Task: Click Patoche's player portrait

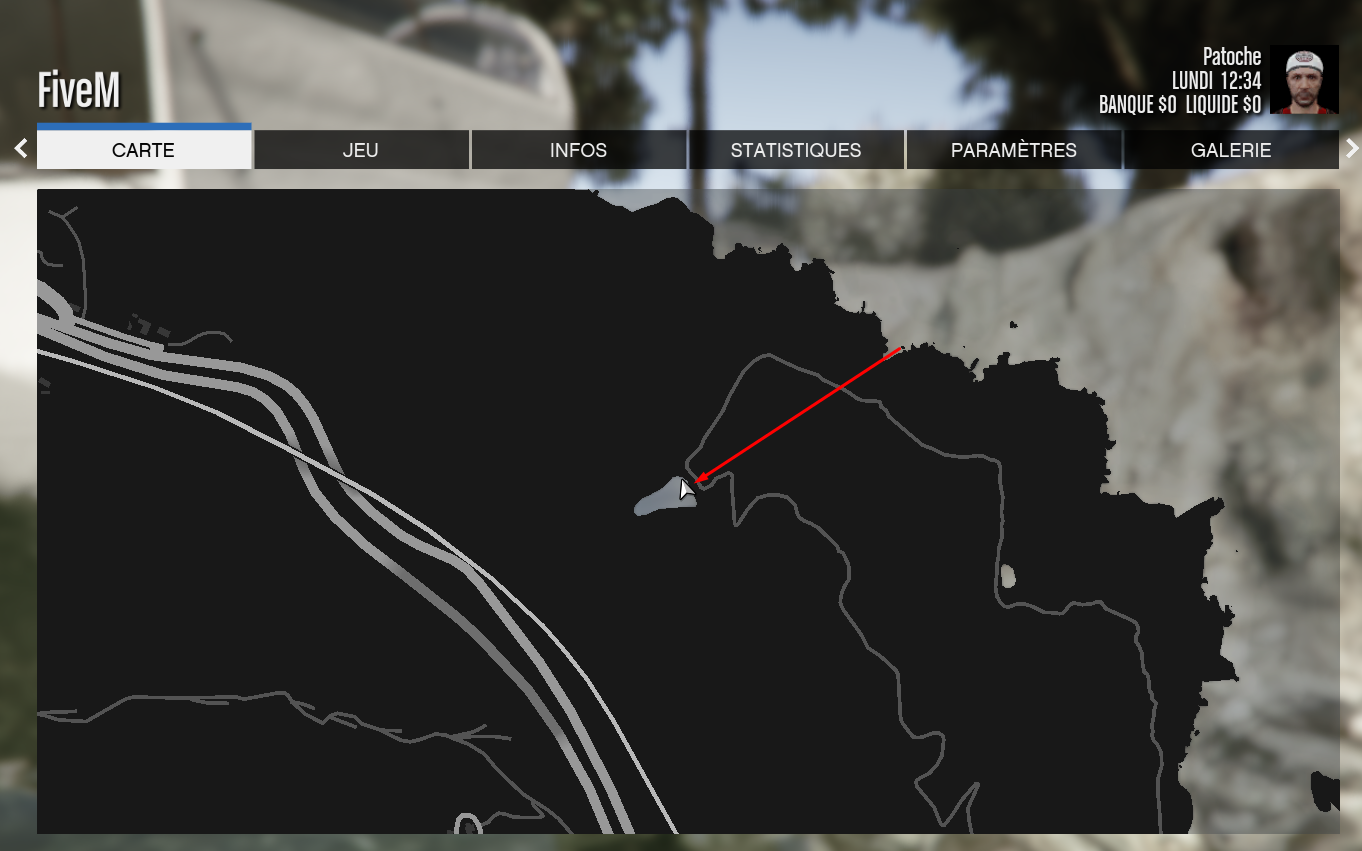Action: [1304, 79]
